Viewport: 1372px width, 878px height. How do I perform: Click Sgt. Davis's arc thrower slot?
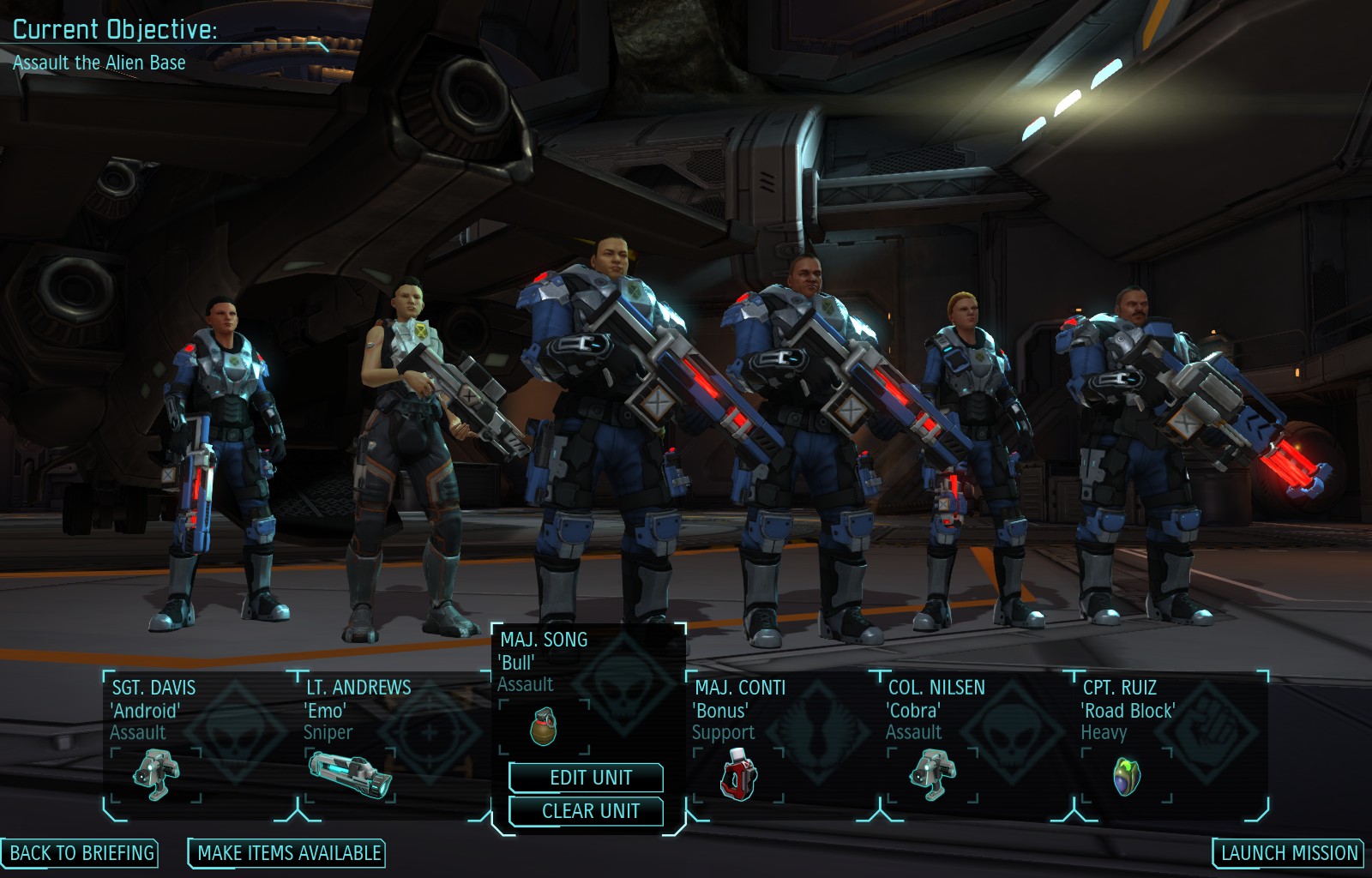[x=156, y=773]
